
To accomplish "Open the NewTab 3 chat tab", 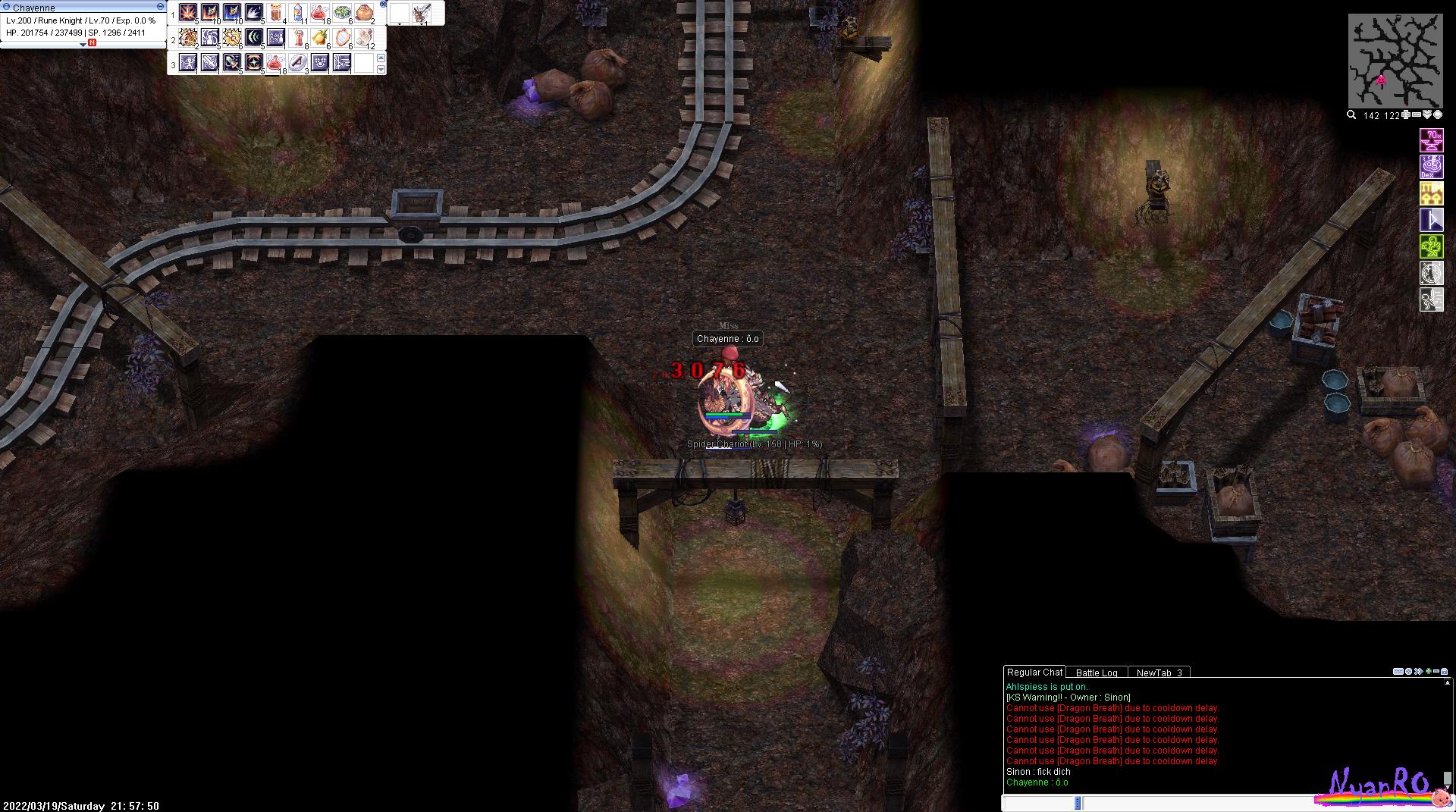I will click(x=1159, y=672).
